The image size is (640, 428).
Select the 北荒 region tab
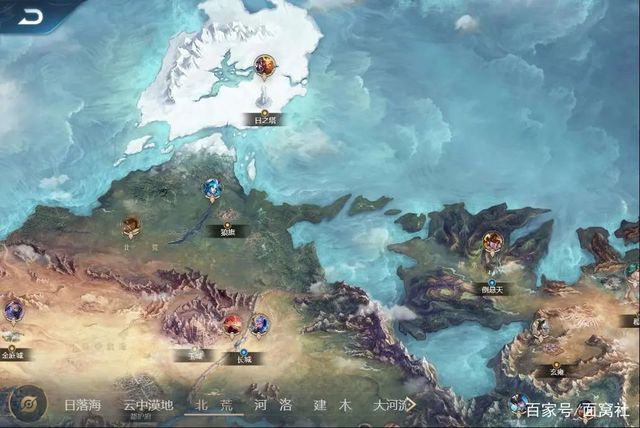tap(214, 406)
